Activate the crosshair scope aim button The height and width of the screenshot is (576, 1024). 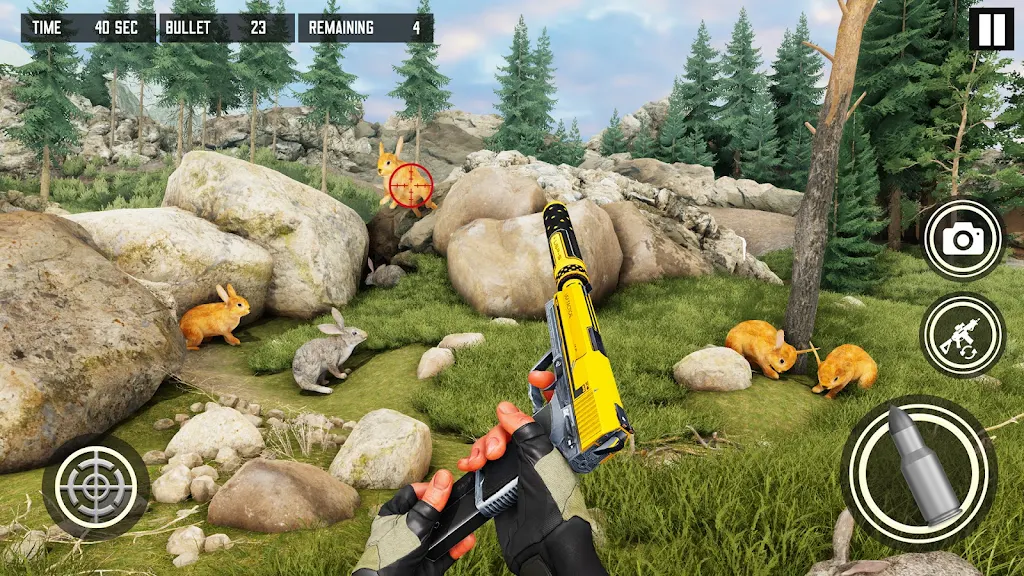pos(96,487)
